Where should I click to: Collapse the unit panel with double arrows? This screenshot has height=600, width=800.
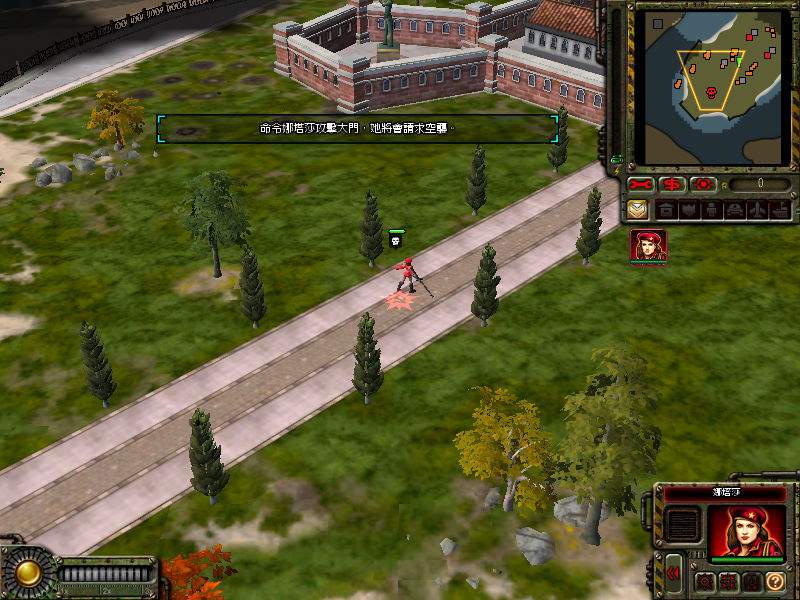(x=674, y=572)
